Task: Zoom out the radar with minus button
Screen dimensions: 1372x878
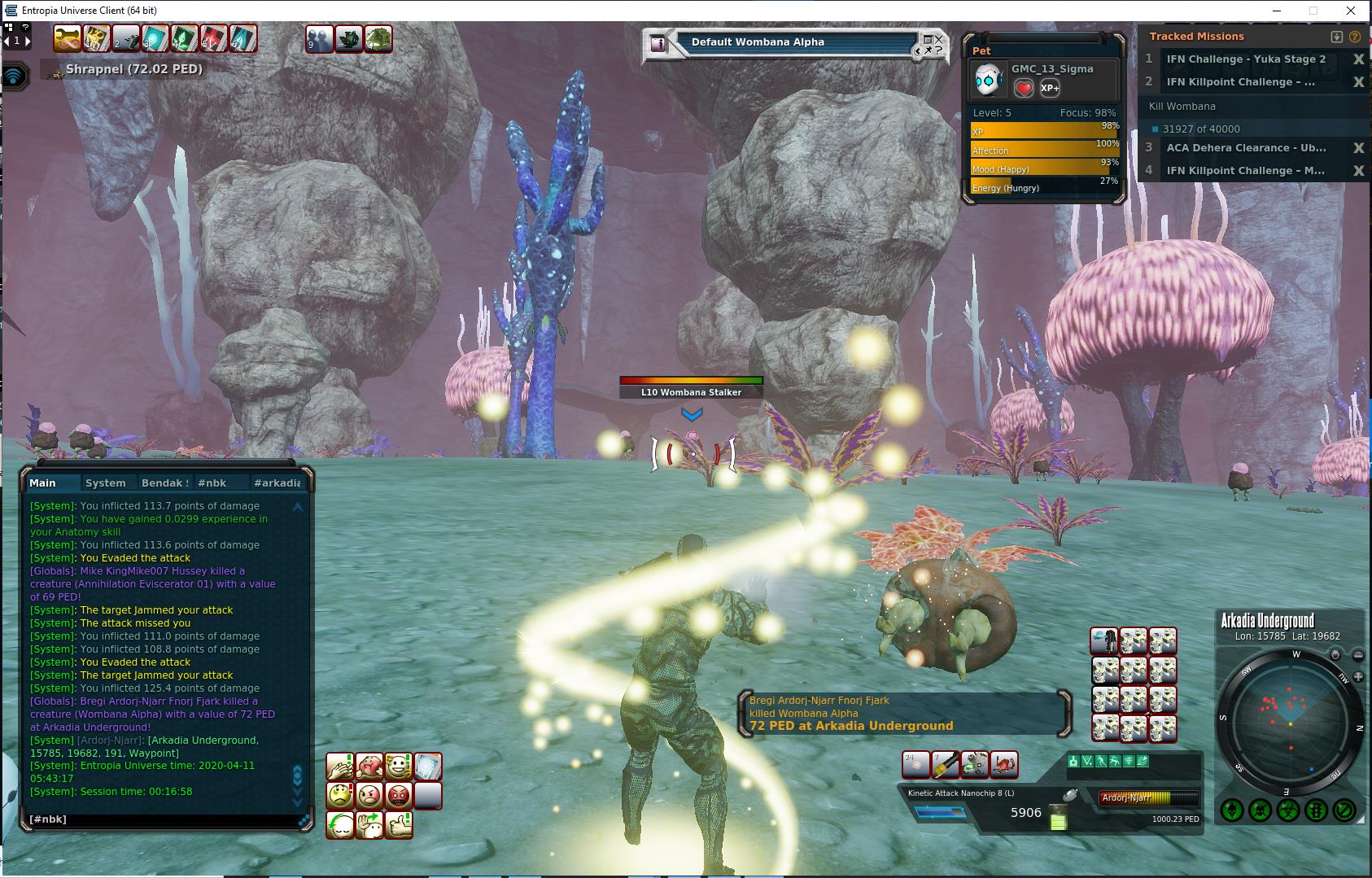Action: click(1358, 654)
